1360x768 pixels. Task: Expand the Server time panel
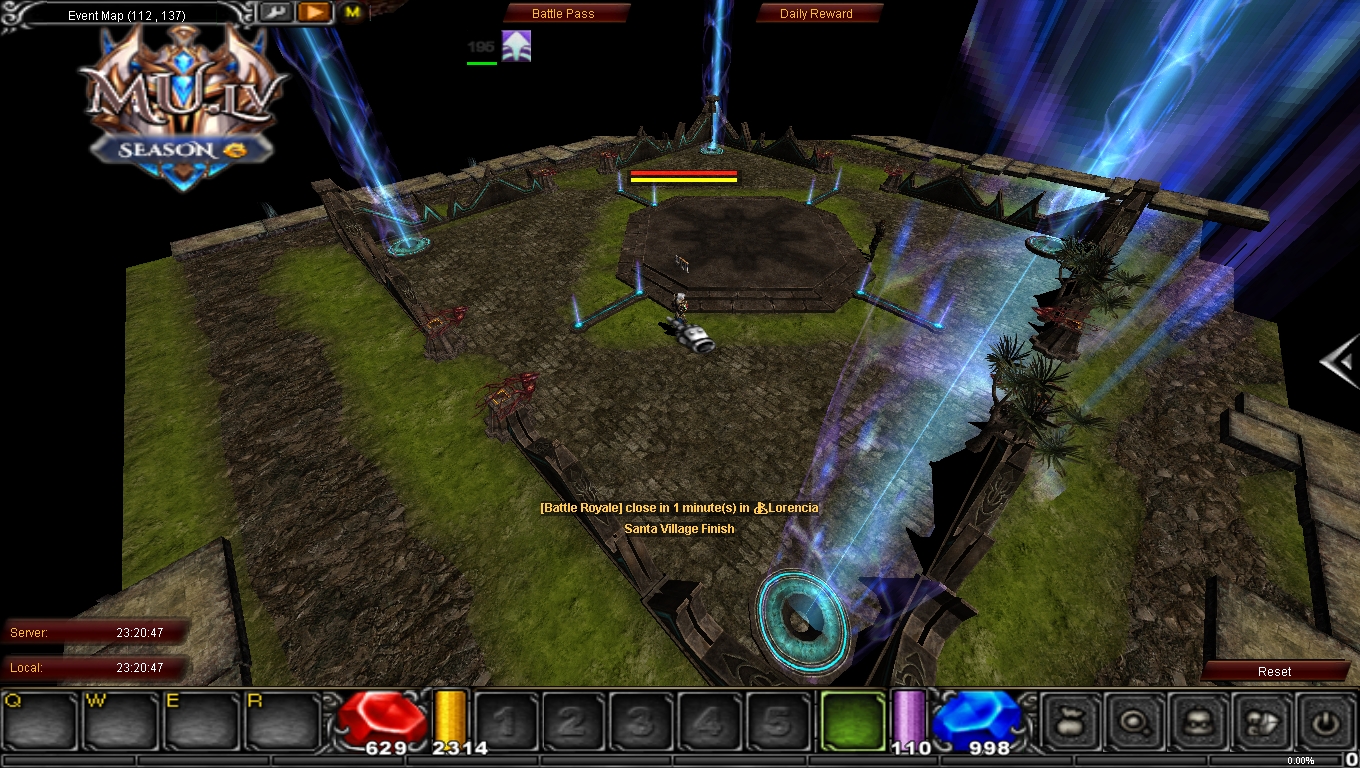pyautogui.click(x=95, y=632)
